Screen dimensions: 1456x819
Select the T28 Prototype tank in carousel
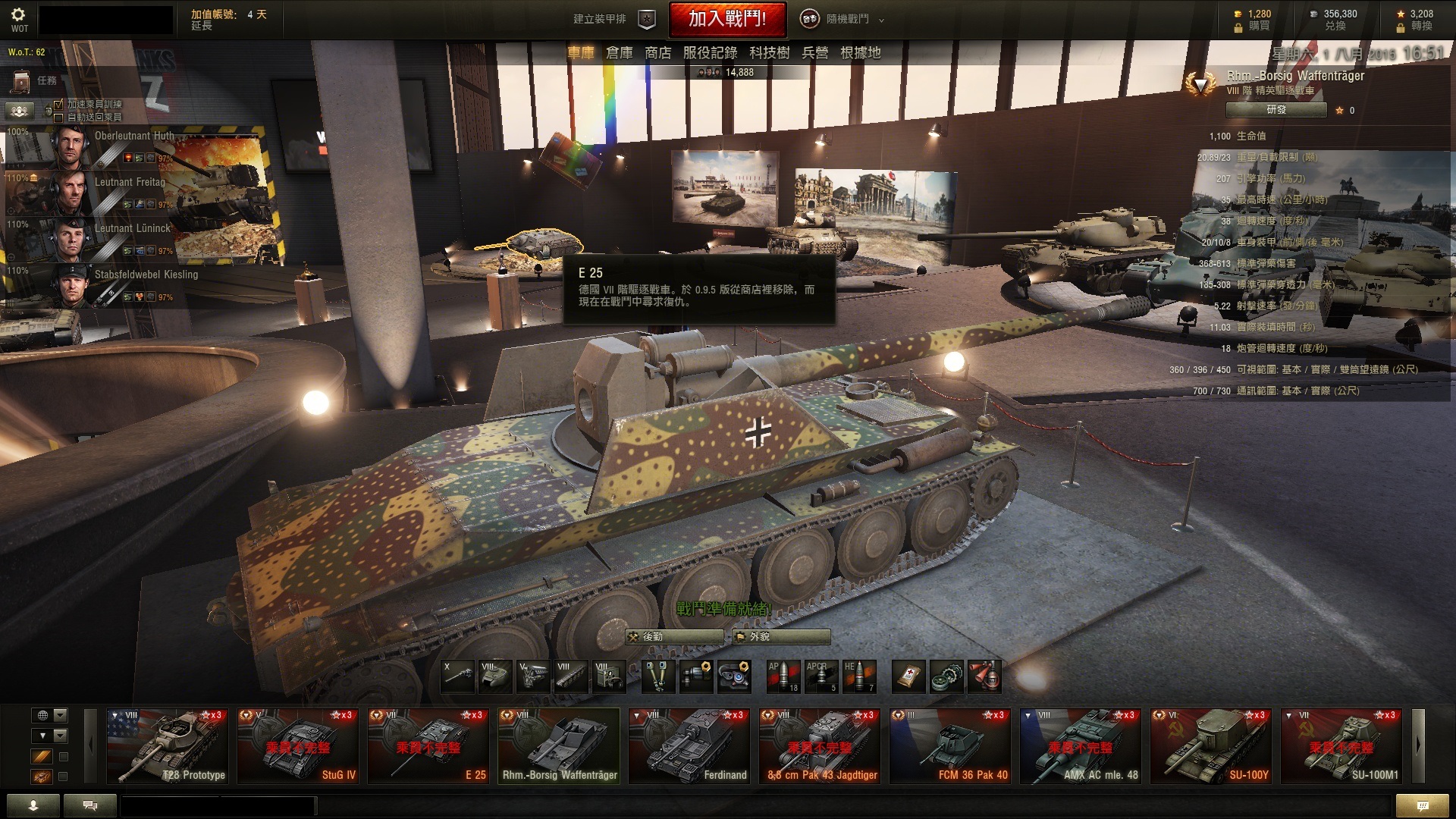click(168, 746)
